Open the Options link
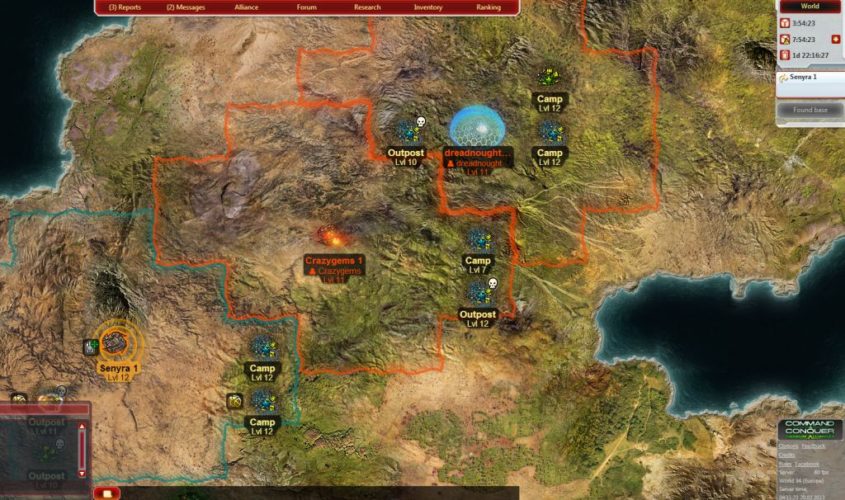845x500 pixels. click(789, 446)
